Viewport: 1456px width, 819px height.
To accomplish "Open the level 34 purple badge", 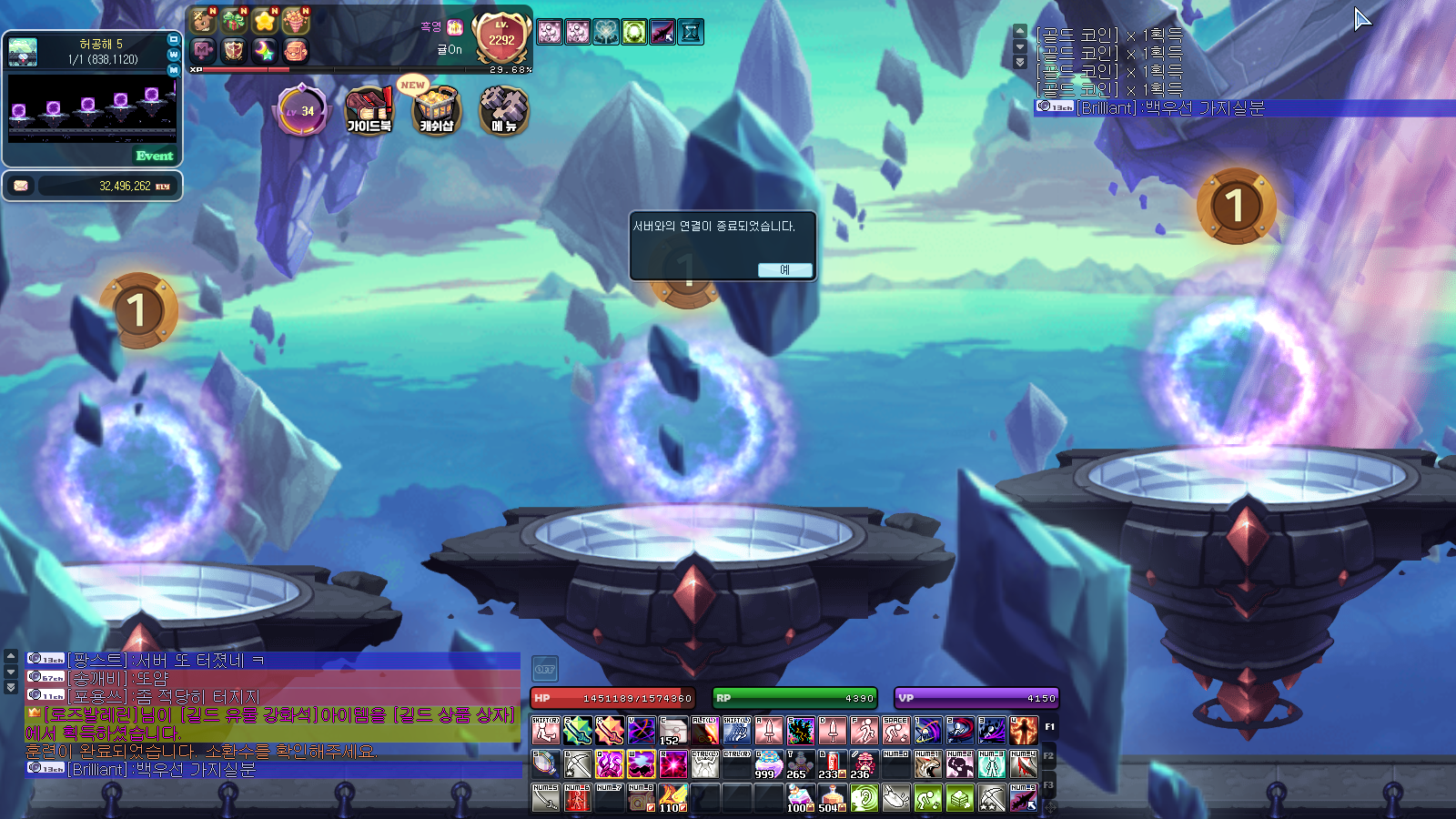I will pyautogui.click(x=301, y=111).
